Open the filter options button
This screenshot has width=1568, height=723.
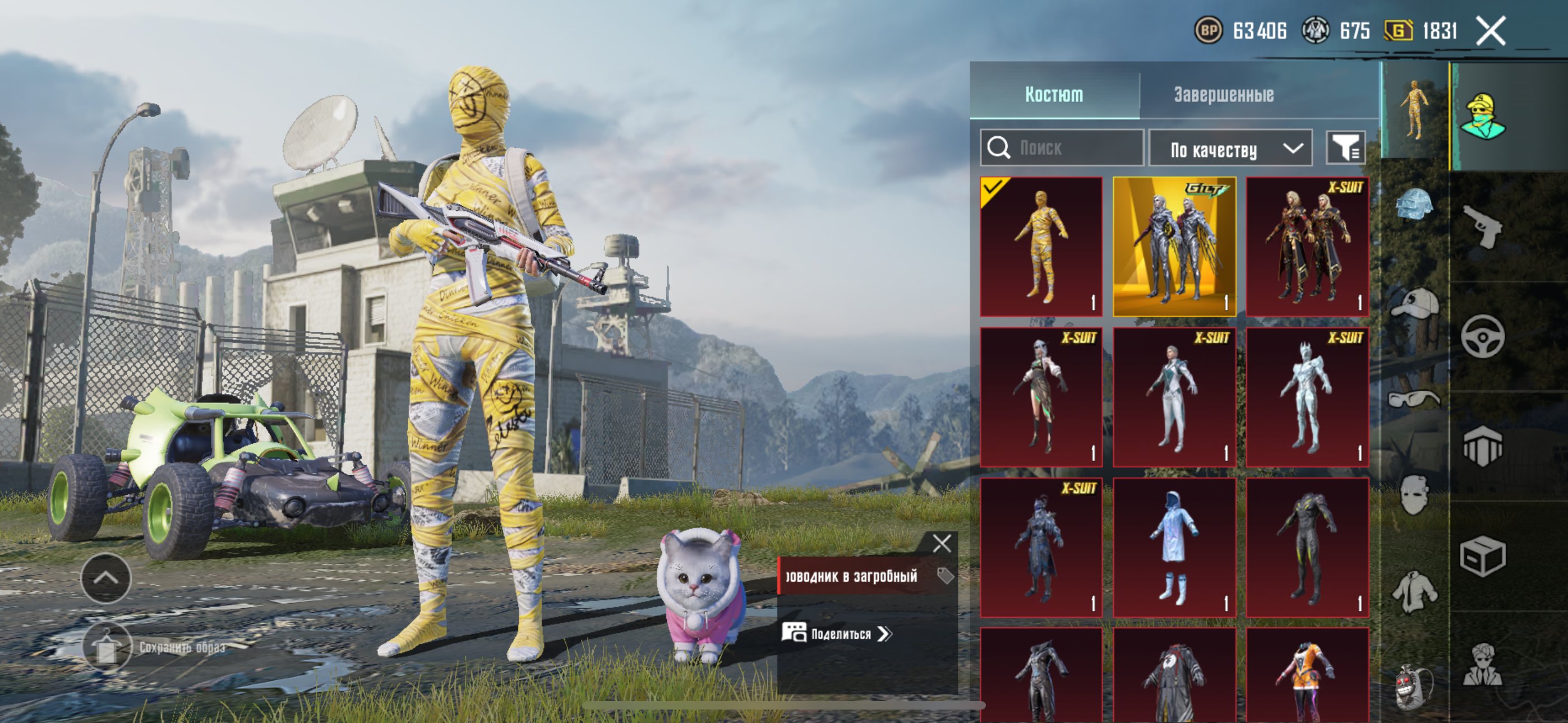point(1346,148)
